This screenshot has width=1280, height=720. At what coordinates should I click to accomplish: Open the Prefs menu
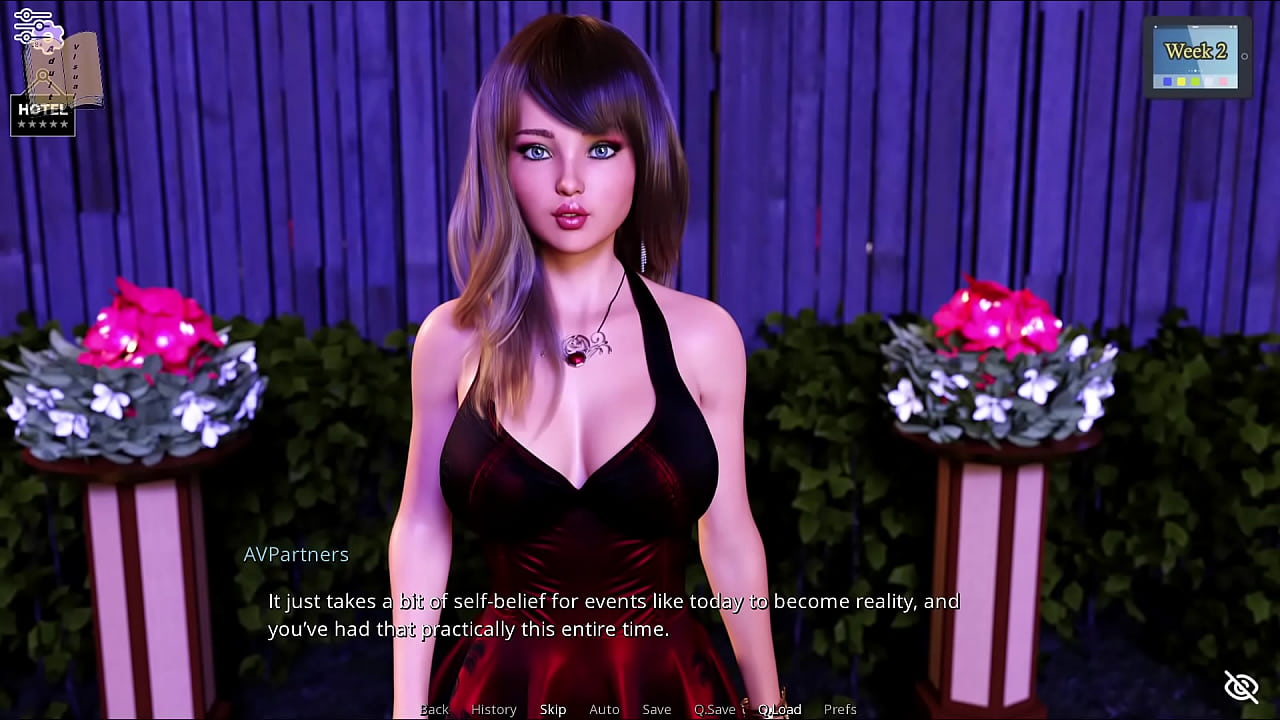[x=840, y=709]
